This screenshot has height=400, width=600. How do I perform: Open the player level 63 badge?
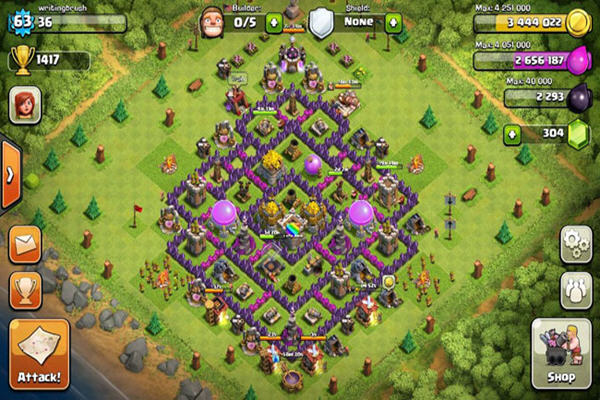pyautogui.click(x=20, y=21)
